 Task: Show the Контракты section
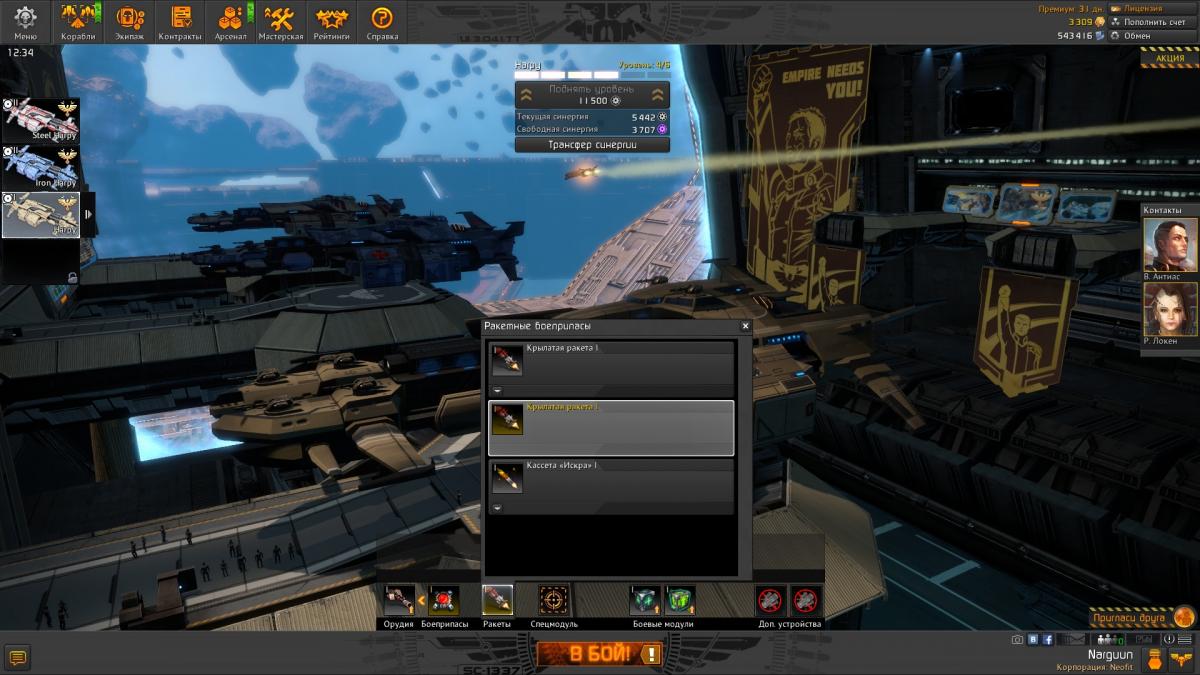[x=180, y=21]
